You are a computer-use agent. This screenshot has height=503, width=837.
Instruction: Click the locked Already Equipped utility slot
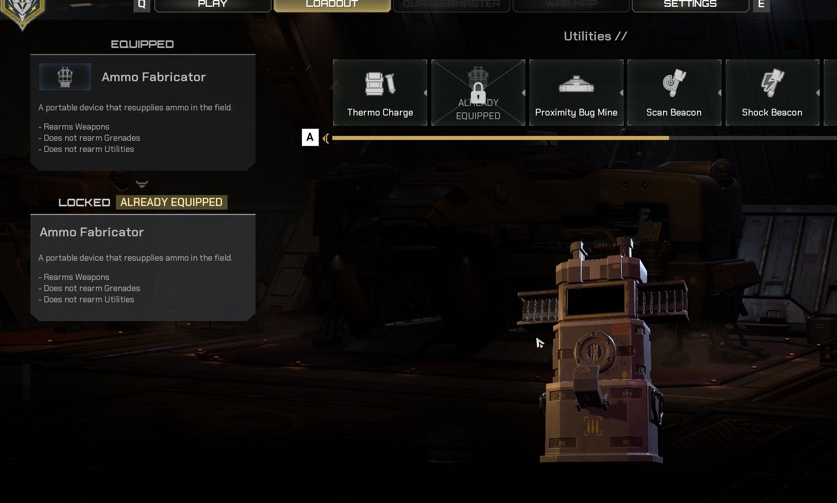coord(478,92)
